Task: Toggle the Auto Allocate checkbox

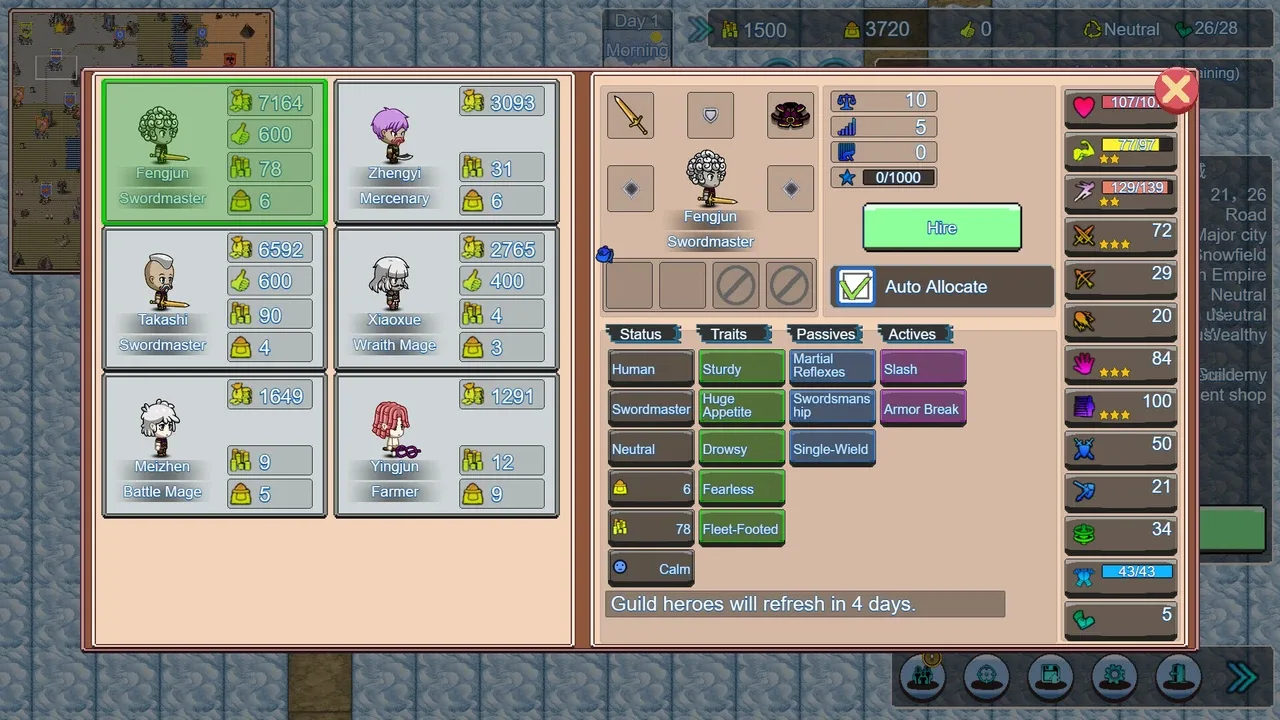Action: 855,287
